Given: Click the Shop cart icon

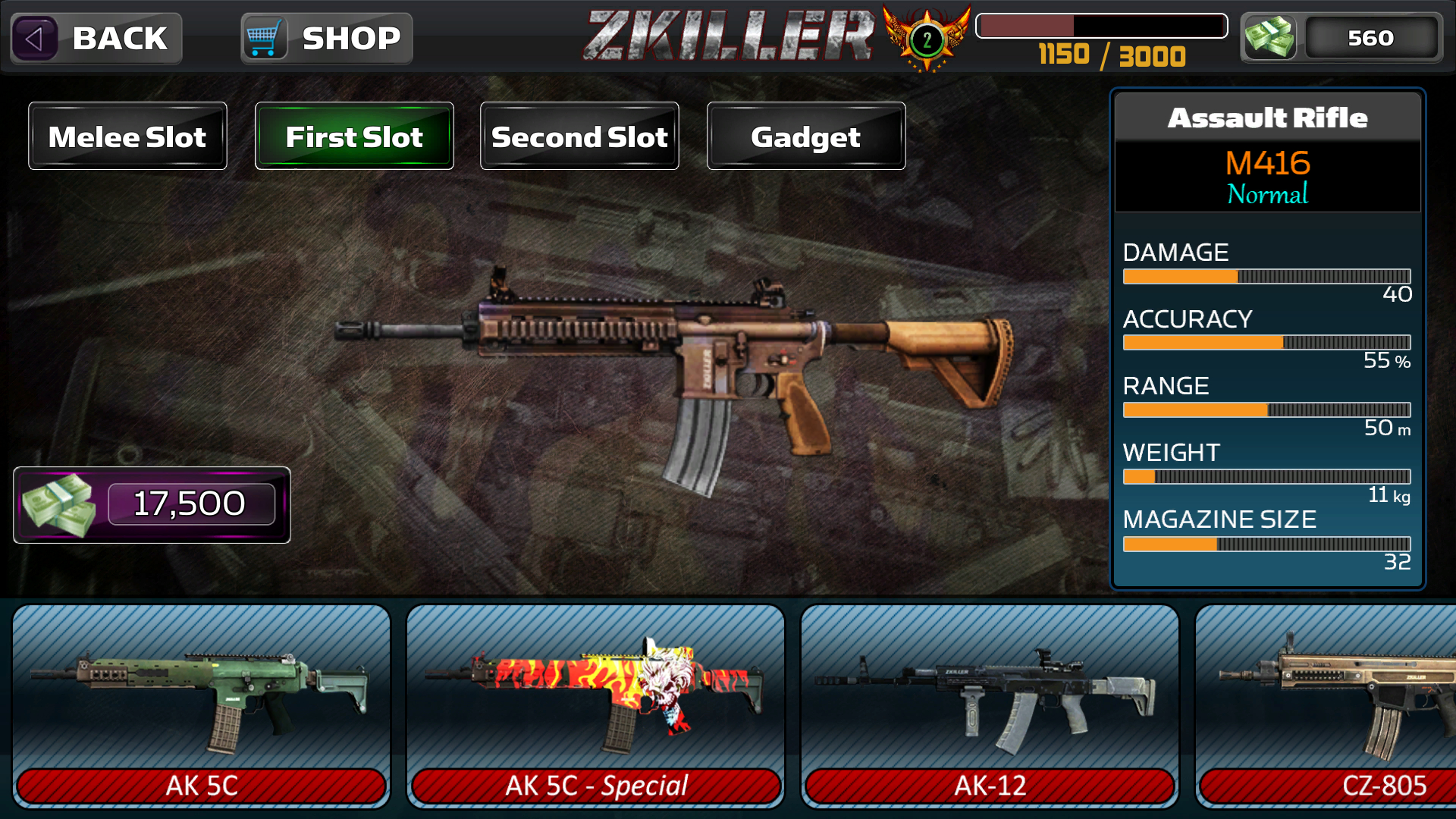Looking at the screenshot, I should (262, 37).
